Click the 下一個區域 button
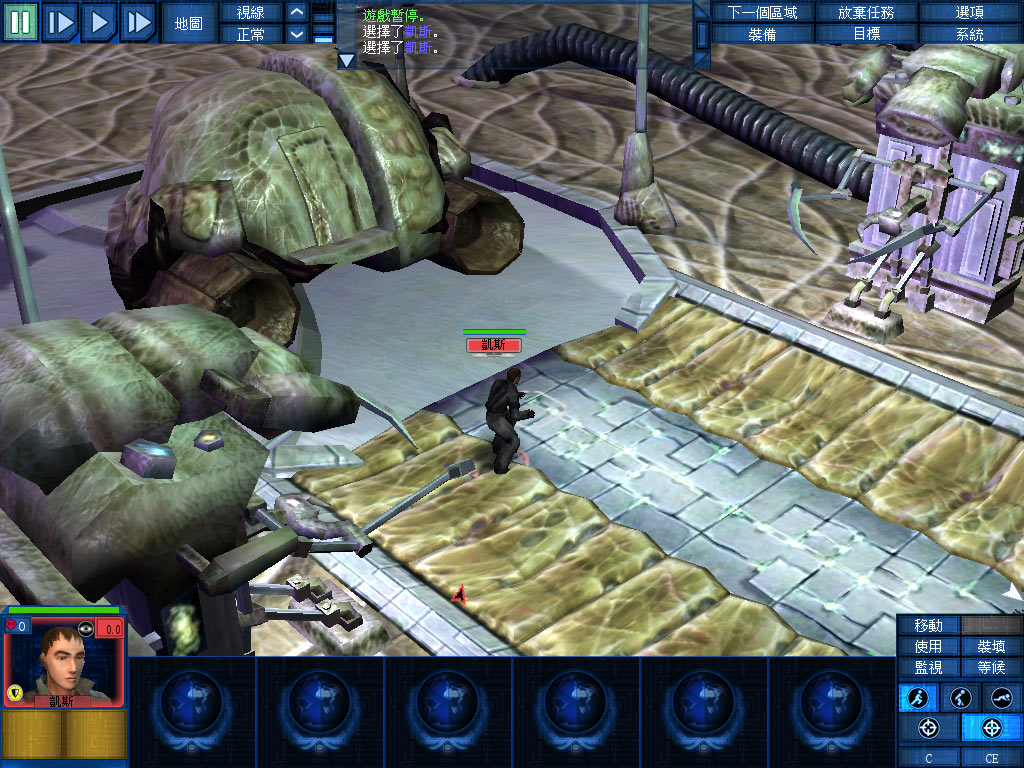This screenshot has width=1024, height=768. coord(762,12)
